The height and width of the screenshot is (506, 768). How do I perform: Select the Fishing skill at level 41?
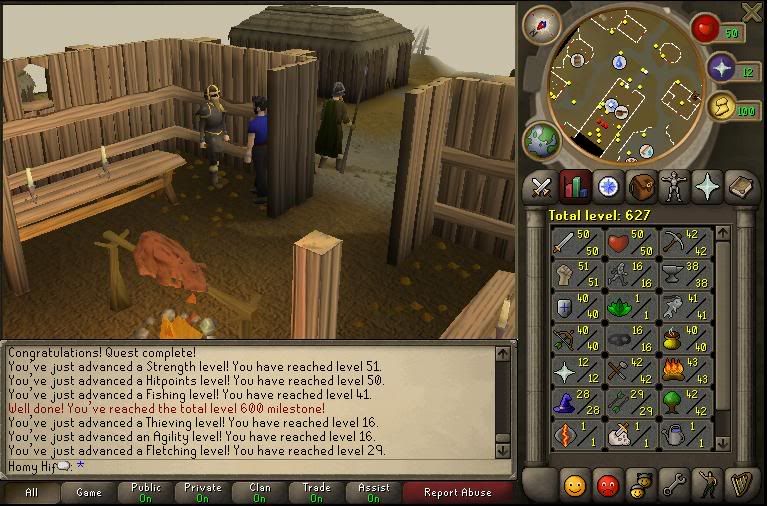[x=687, y=307]
